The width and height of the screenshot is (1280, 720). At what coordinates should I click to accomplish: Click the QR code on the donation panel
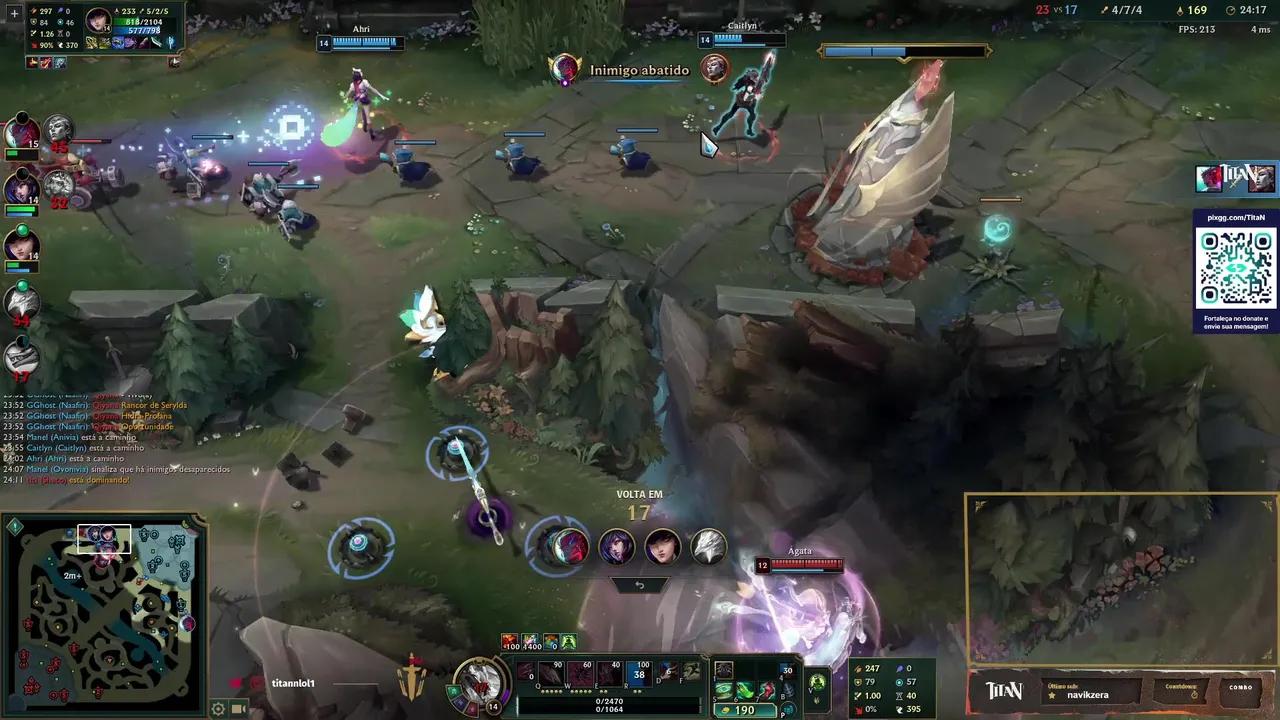point(1236,268)
